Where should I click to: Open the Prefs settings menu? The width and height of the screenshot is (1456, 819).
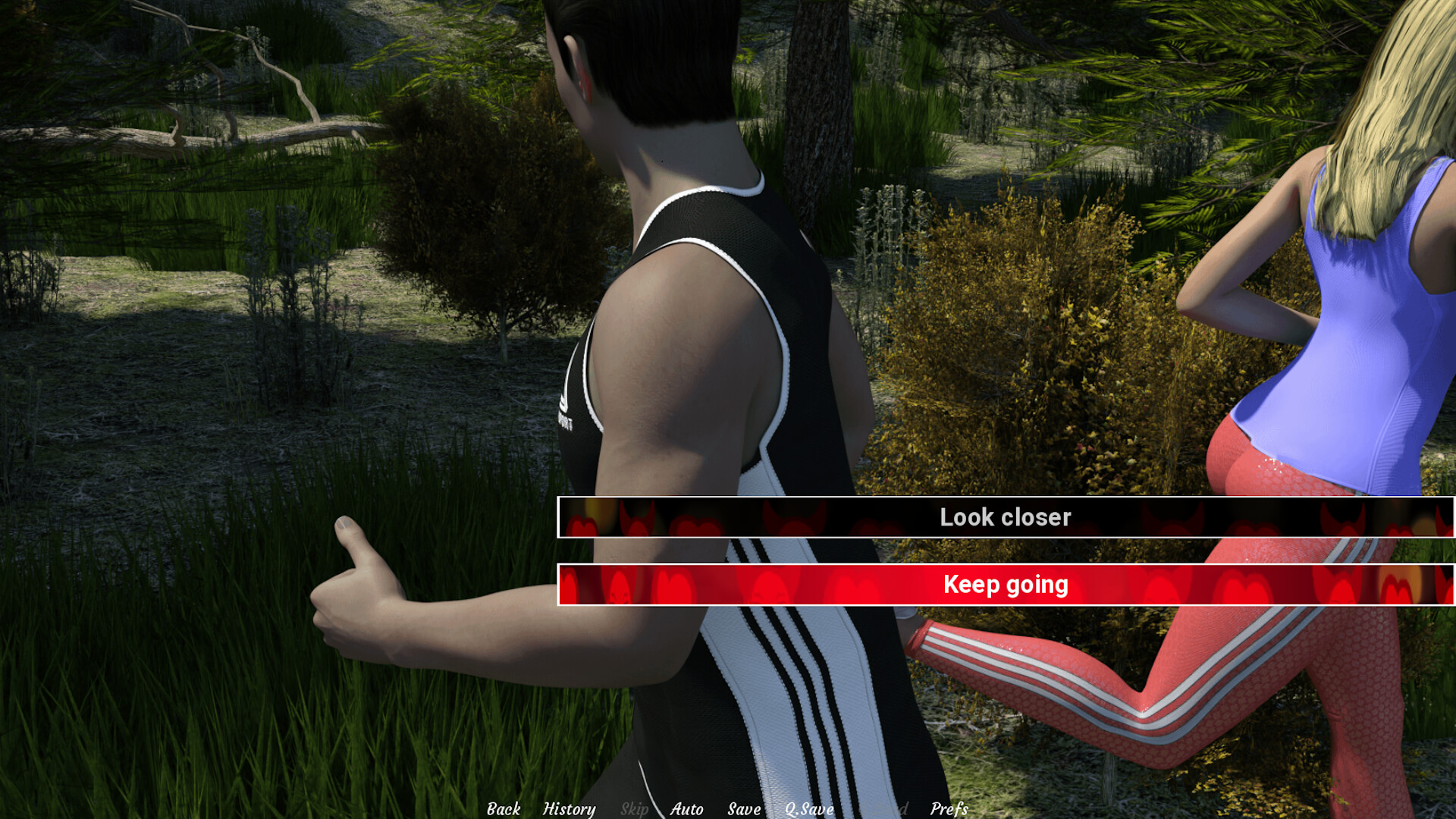coord(949,809)
